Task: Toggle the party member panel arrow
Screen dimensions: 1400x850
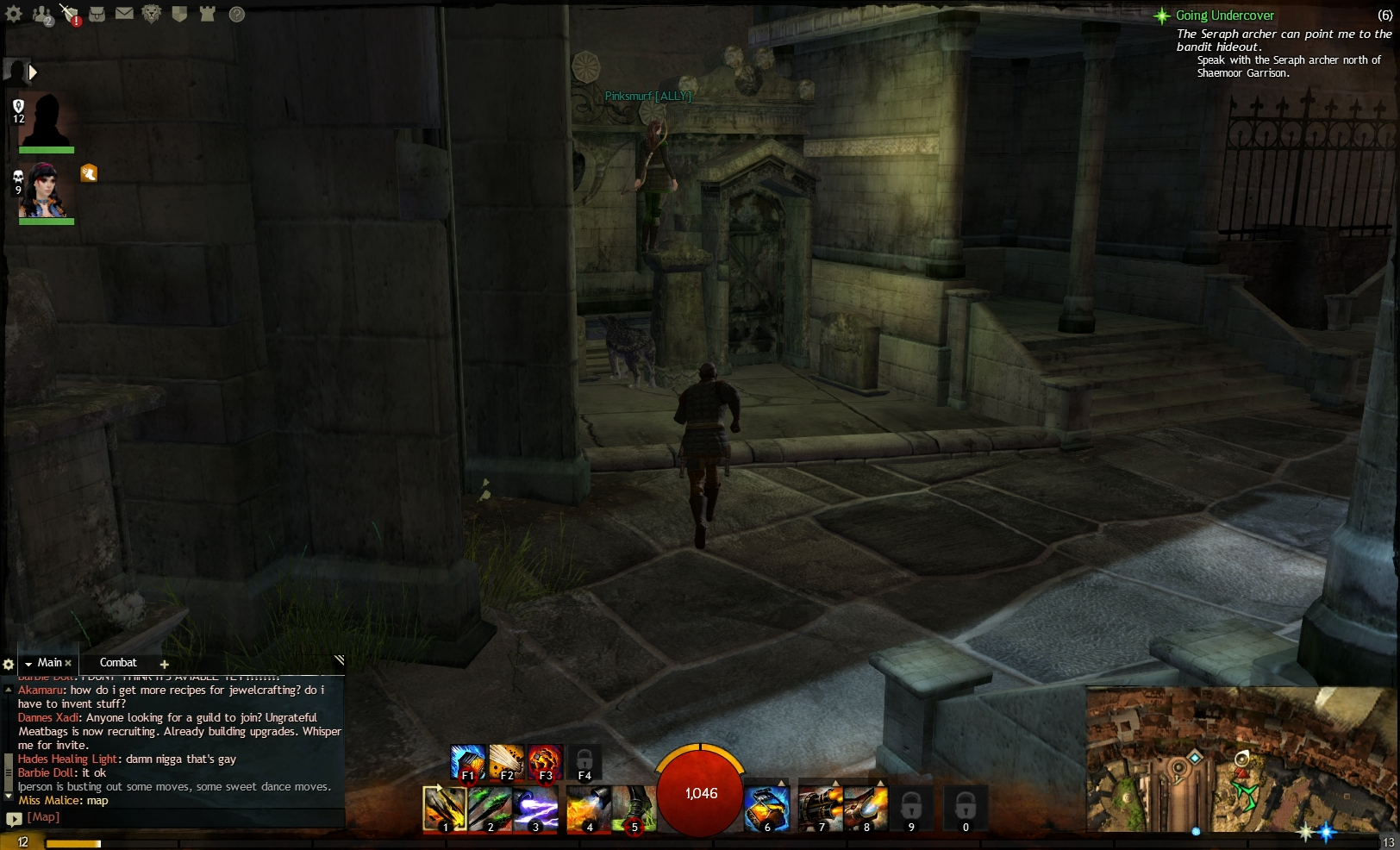Action: click(33, 72)
